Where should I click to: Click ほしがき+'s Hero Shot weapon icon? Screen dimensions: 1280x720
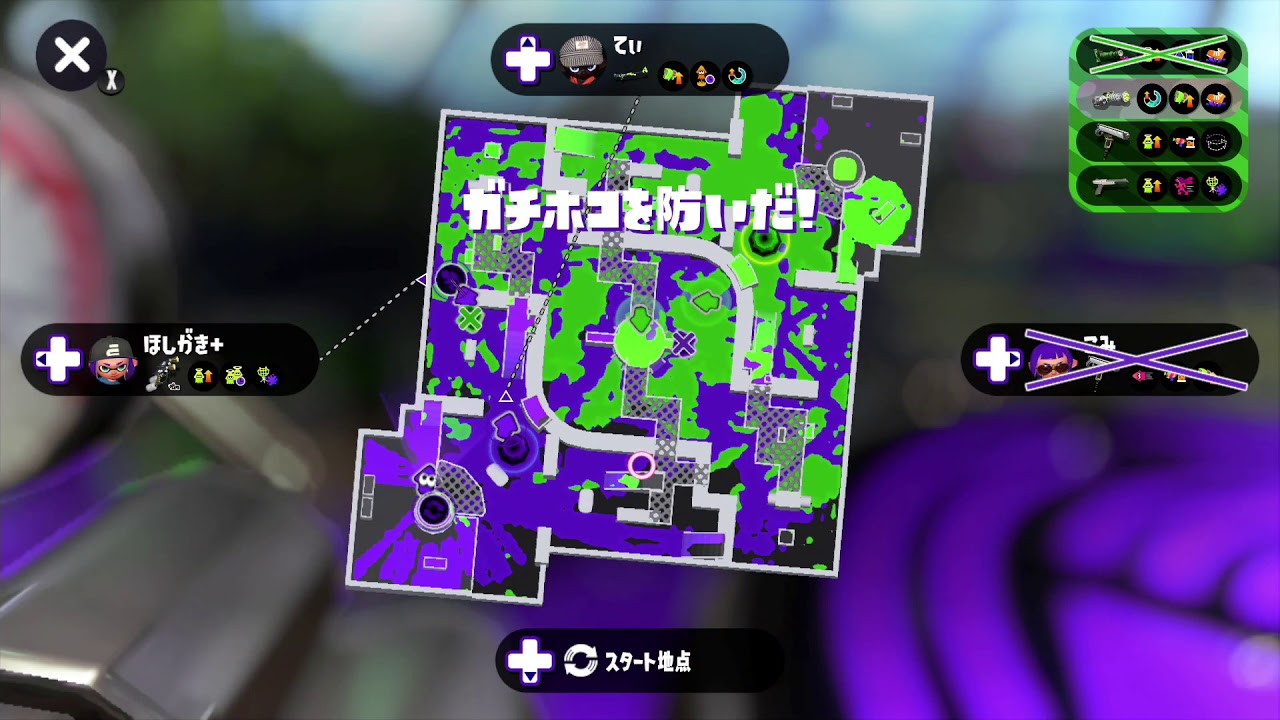pos(163,373)
